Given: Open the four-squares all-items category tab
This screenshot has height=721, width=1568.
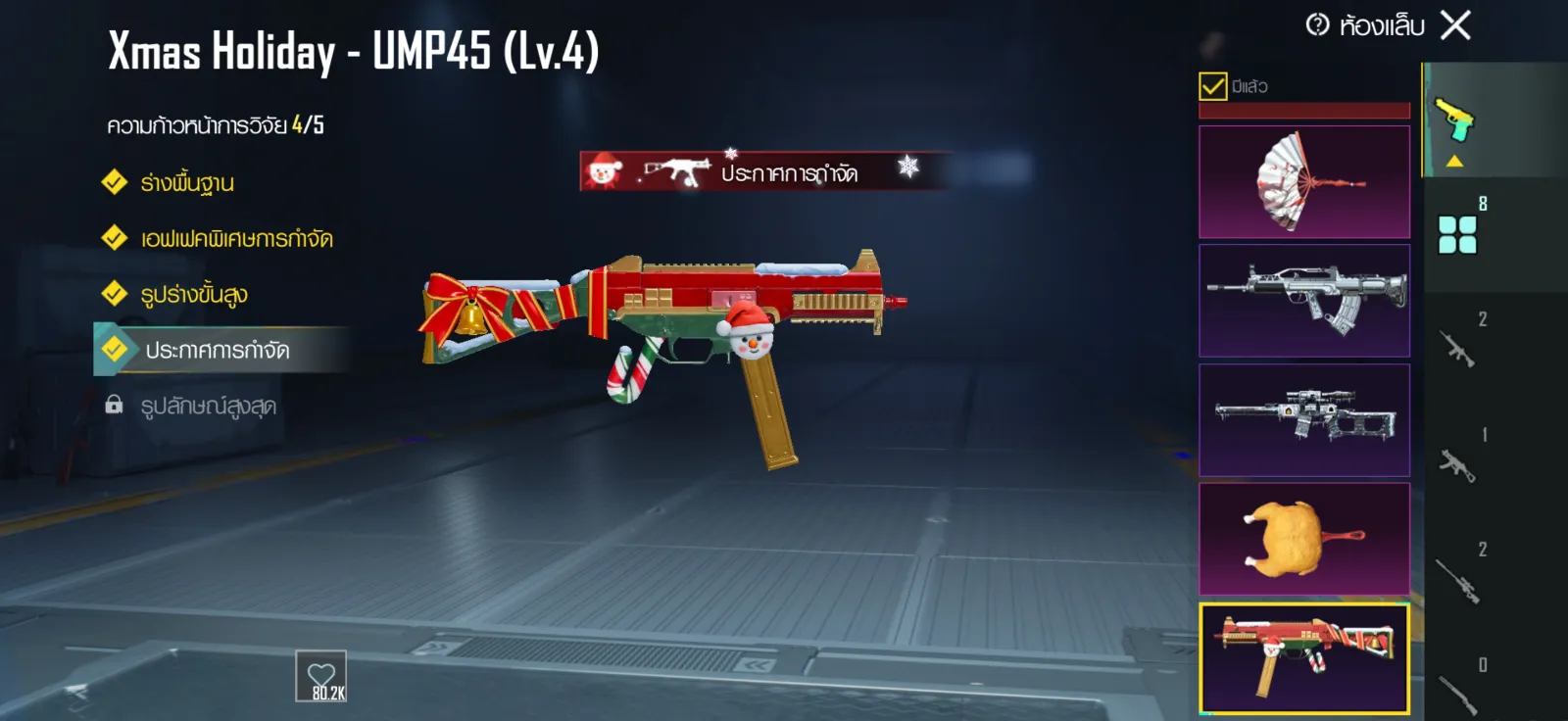Looking at the screenshot, I should (1457, 235).
